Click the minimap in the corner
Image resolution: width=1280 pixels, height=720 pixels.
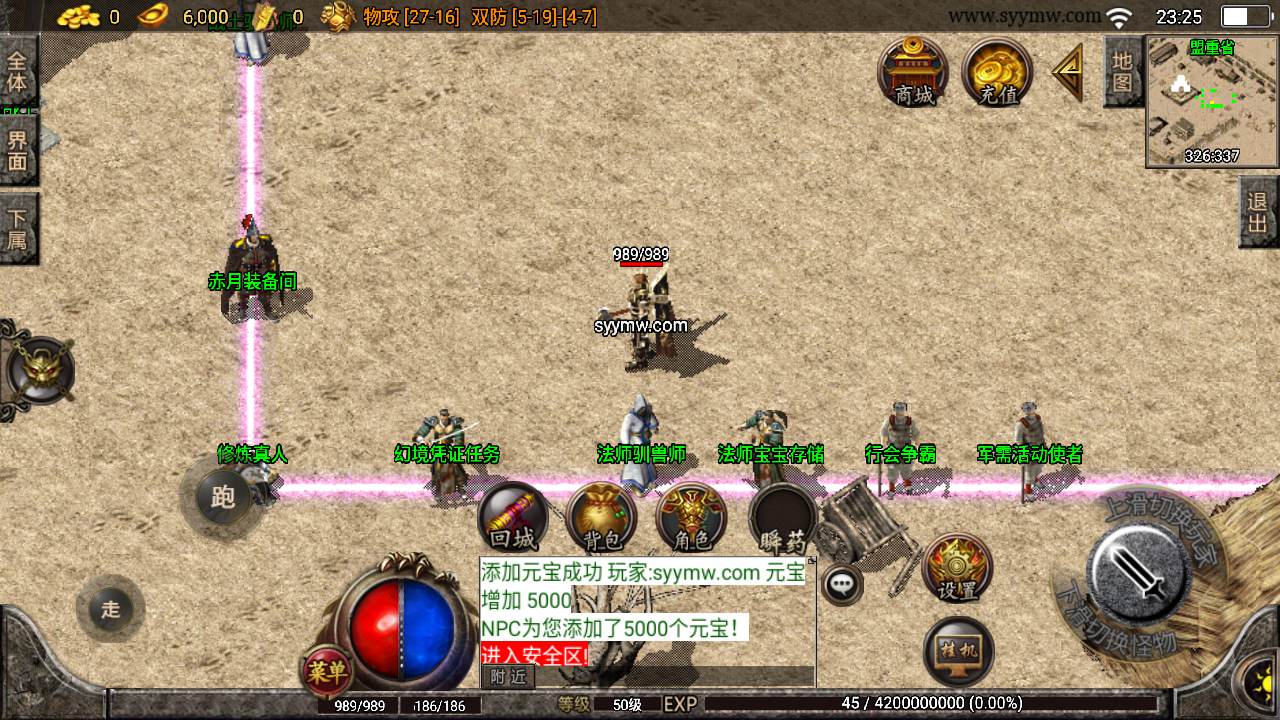[1212, 101]
